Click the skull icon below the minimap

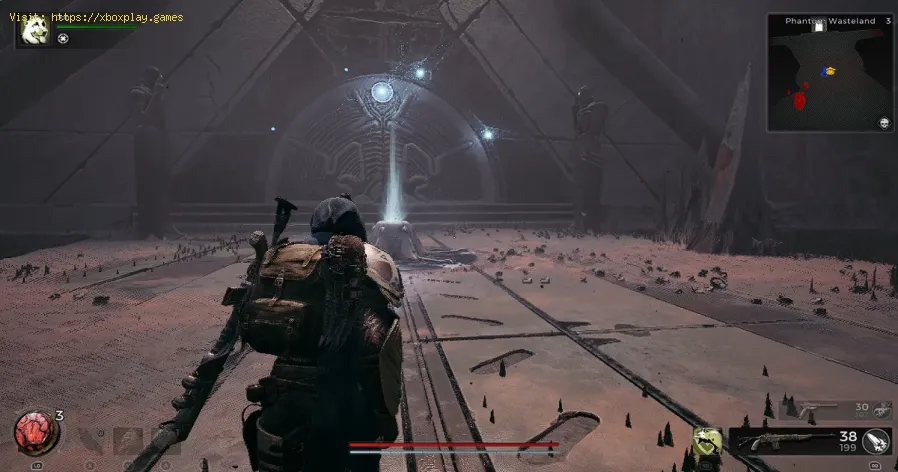coord(884,122)
